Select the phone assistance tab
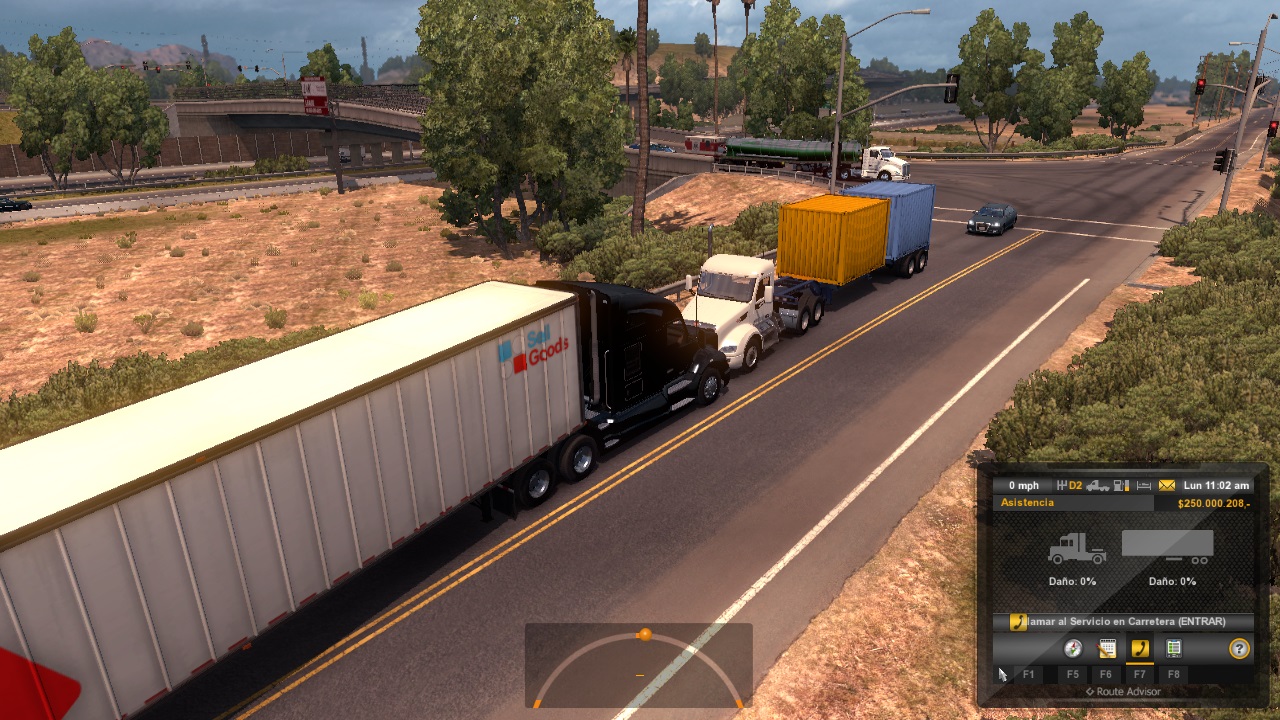This screenshot has width=1280, height=720. 1140,649
